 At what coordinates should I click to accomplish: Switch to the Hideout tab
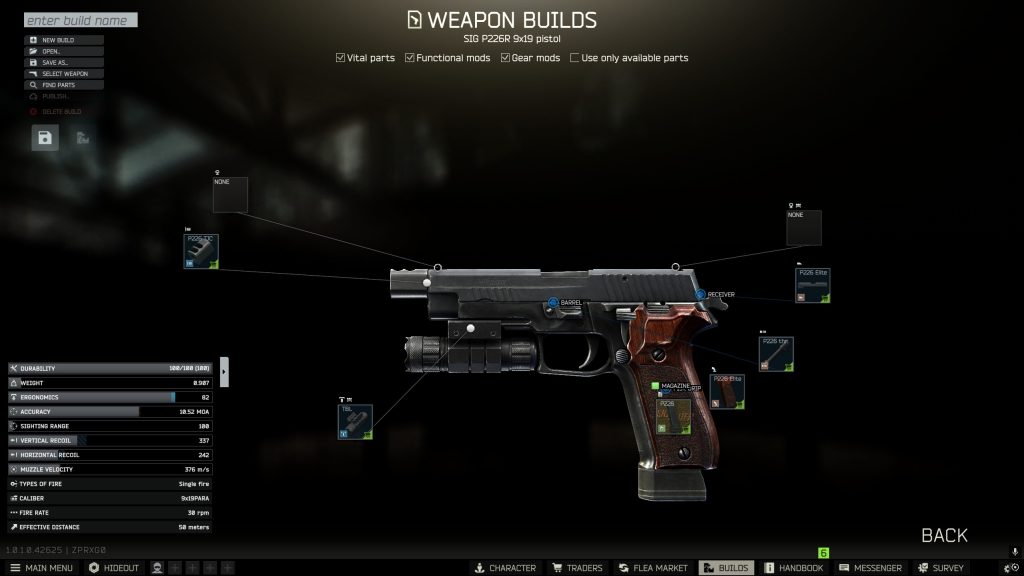114,568
